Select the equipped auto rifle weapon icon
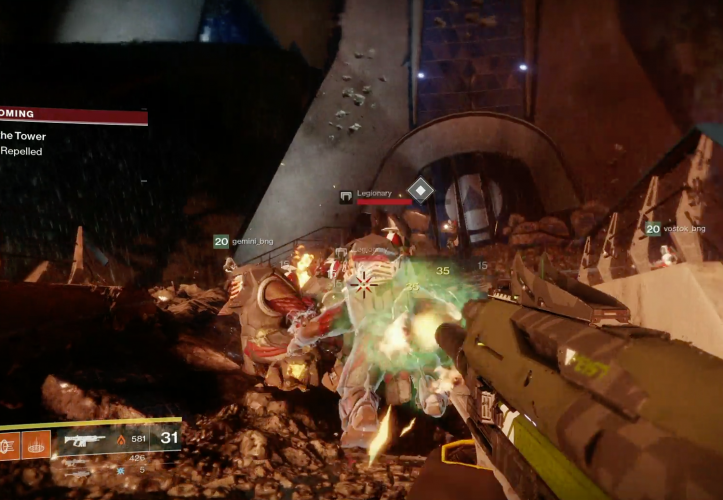The width and height of the screenshot is (723, 500). tap(85, 438)
